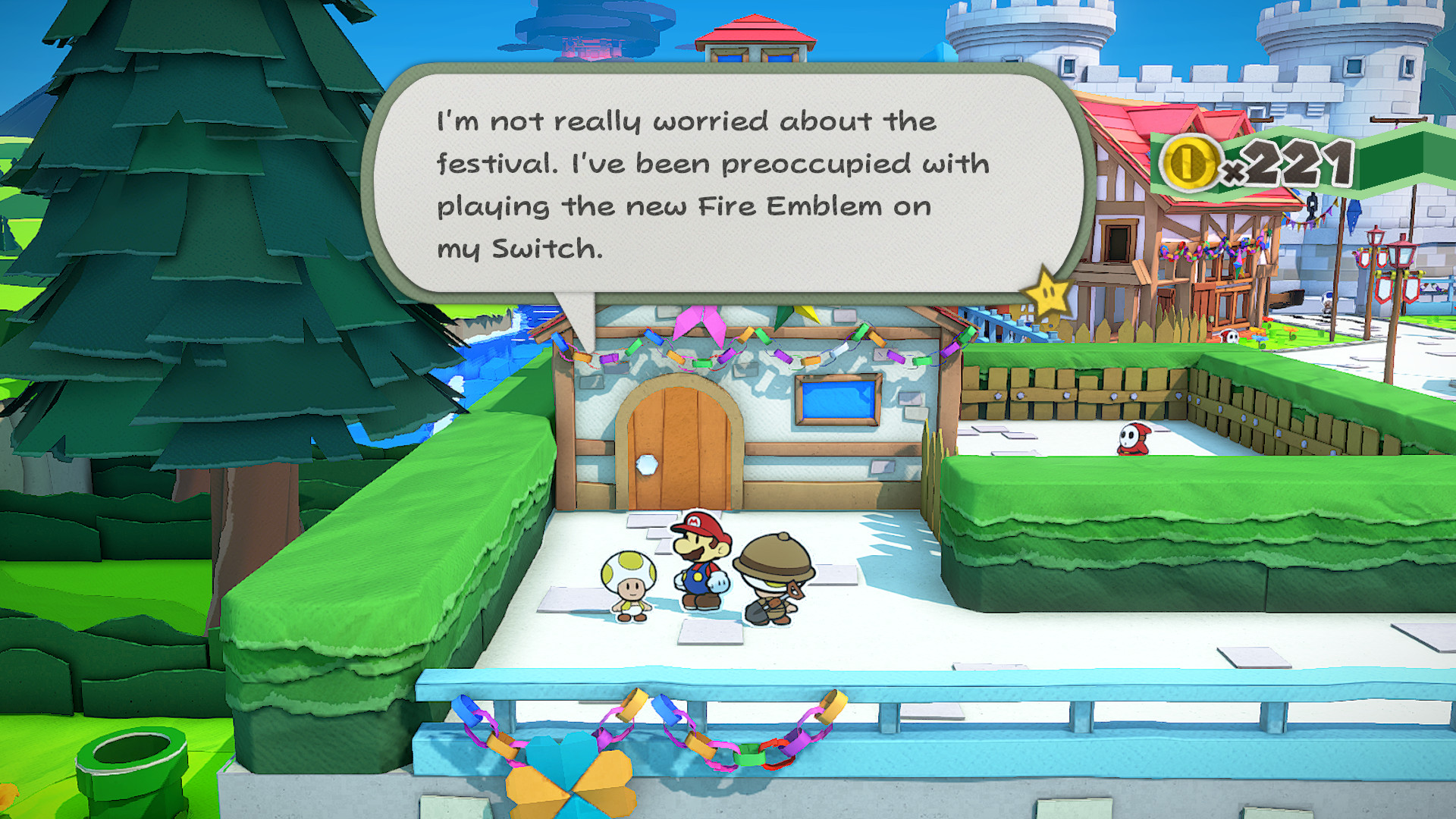
Task: Click the Toad near the inn entrance
Action: pyautogui.click(x=1327, y=300)
